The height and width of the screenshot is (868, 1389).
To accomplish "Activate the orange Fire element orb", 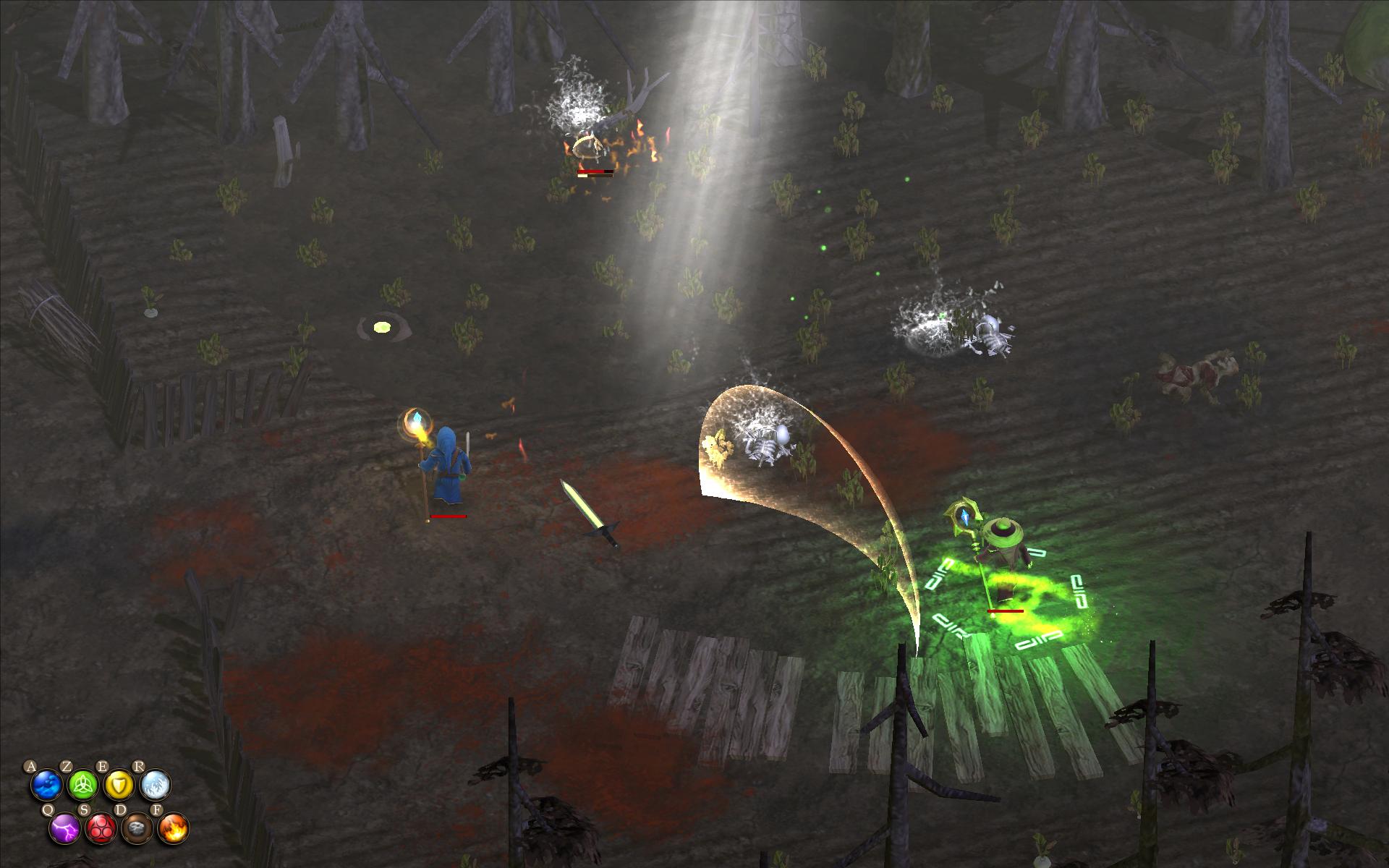I will coord(174,828).
